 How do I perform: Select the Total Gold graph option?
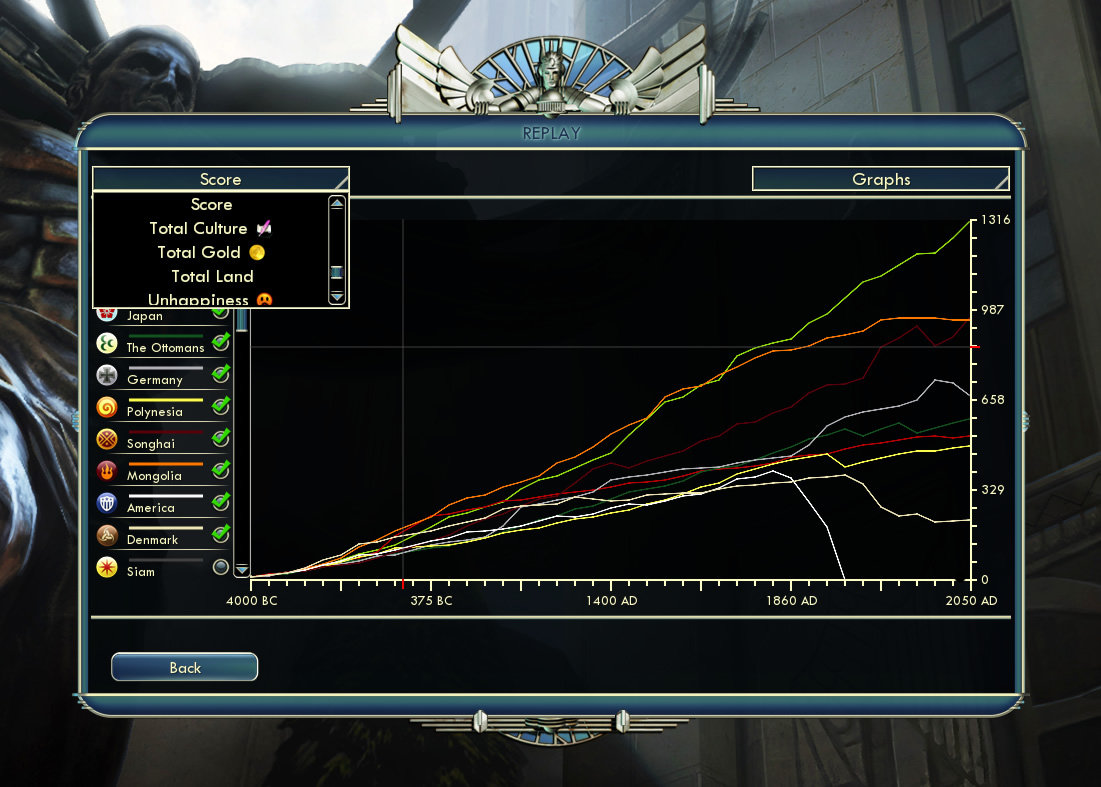pyautogui.click(x=199, y=253)
